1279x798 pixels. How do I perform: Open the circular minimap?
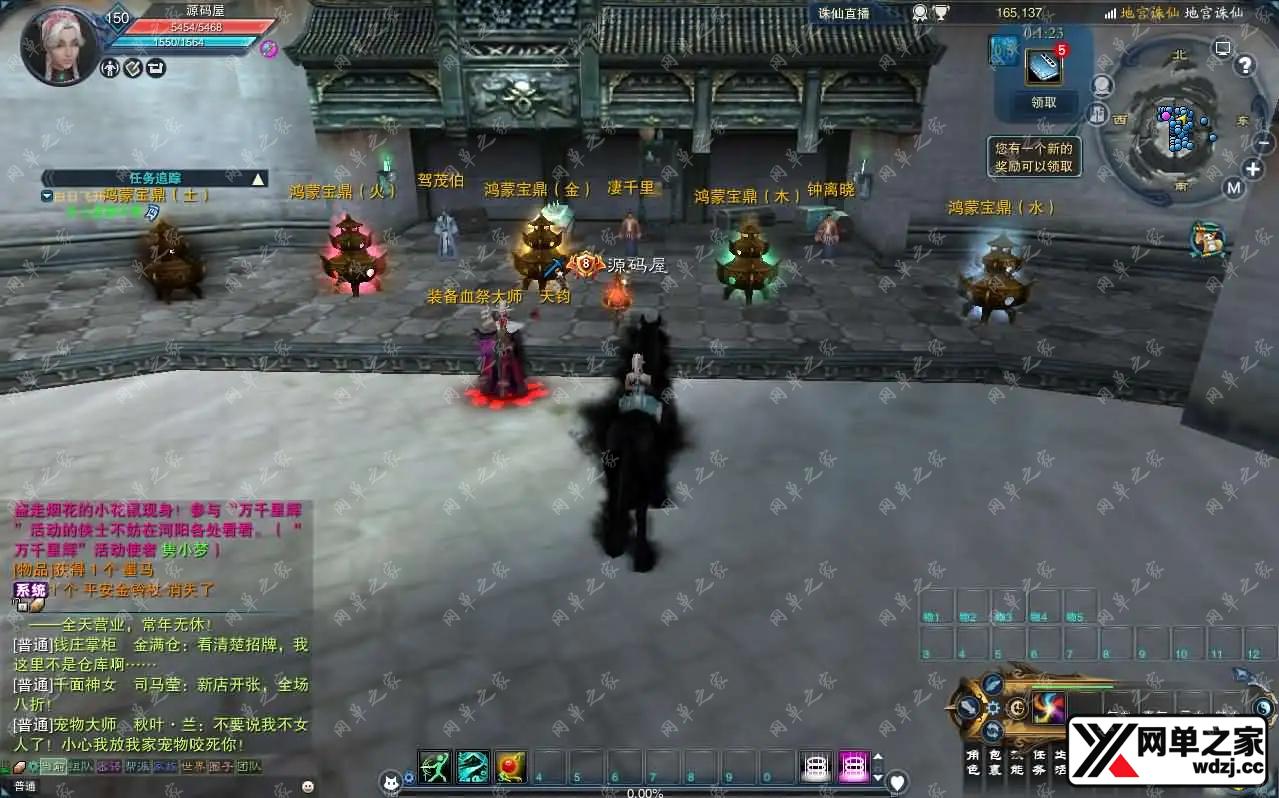pyautogui.click(x=1177, y=130)
